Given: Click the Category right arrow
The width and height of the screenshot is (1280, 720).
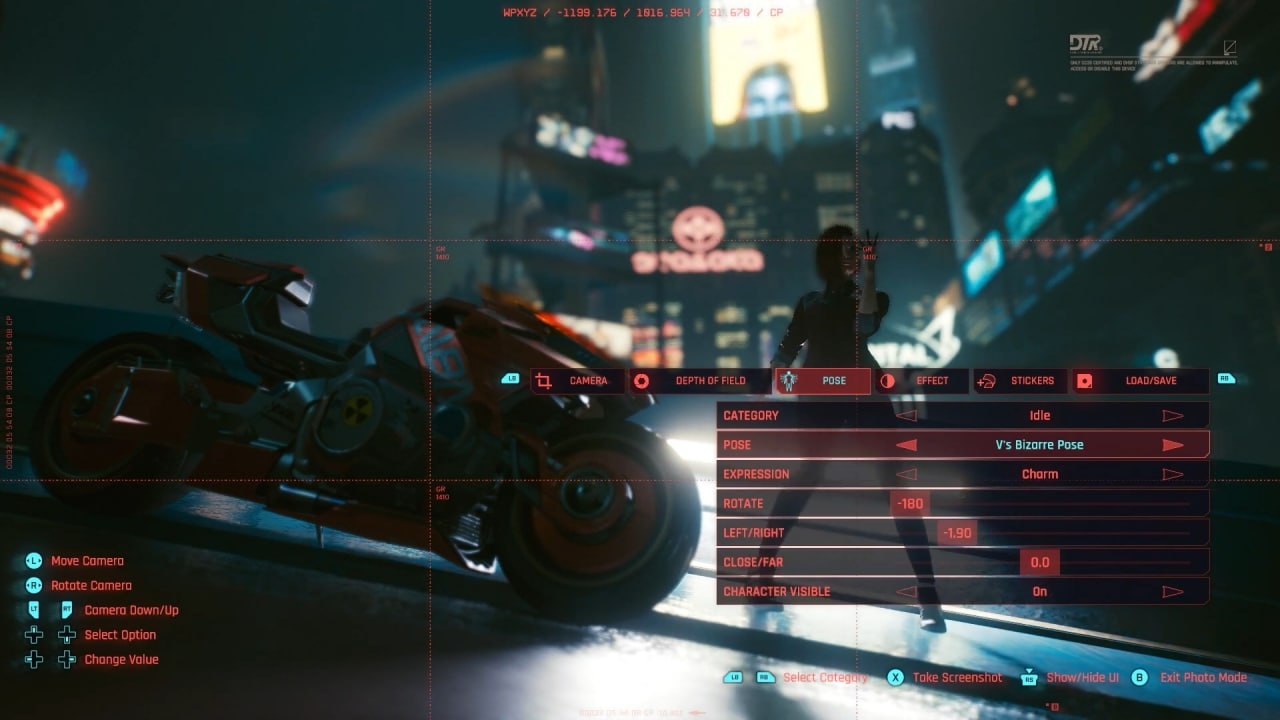Looking at the screenshot, I should pyautogui.click(x=1173, y=416).
